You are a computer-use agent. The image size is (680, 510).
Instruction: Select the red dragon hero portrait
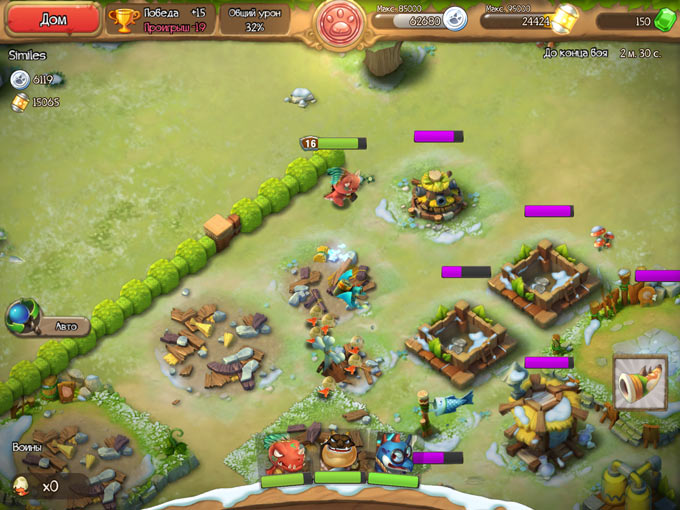tap(284, 454)
